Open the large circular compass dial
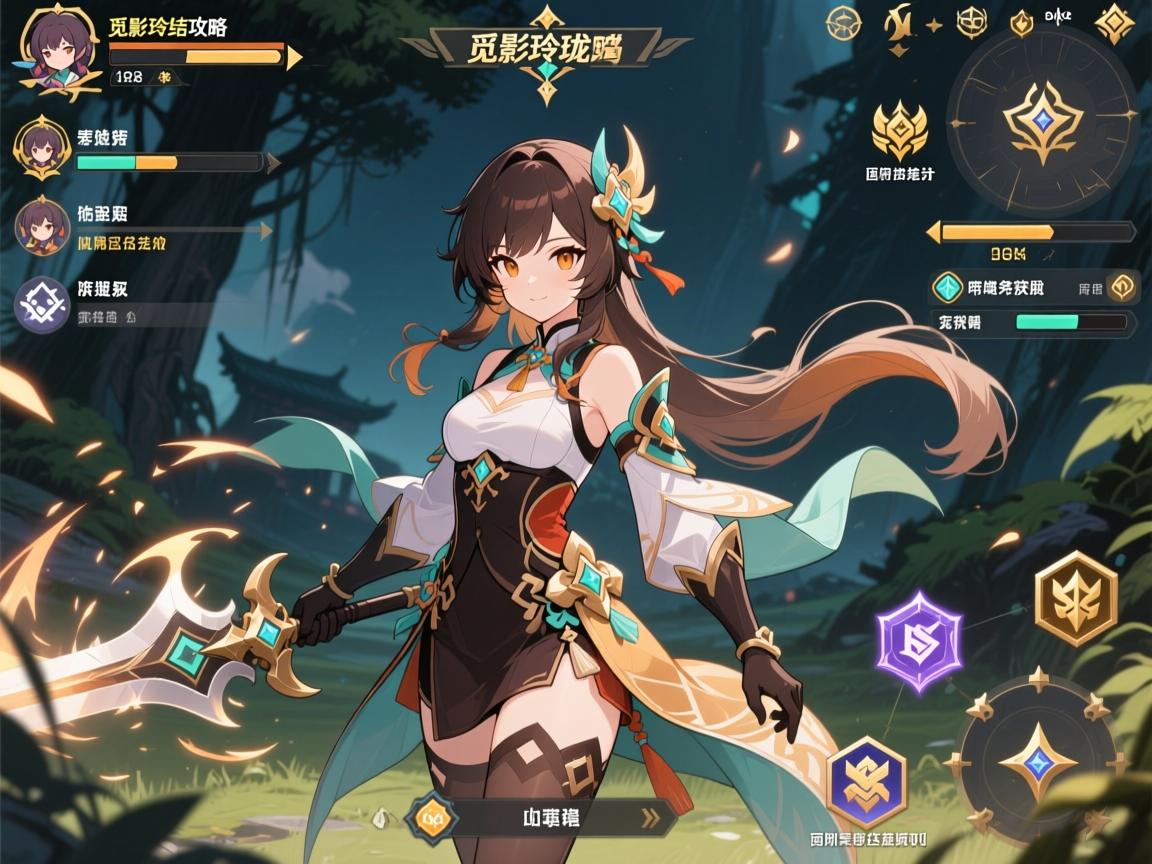The width and height of the screenshot is (1152, 864). 1042,122
